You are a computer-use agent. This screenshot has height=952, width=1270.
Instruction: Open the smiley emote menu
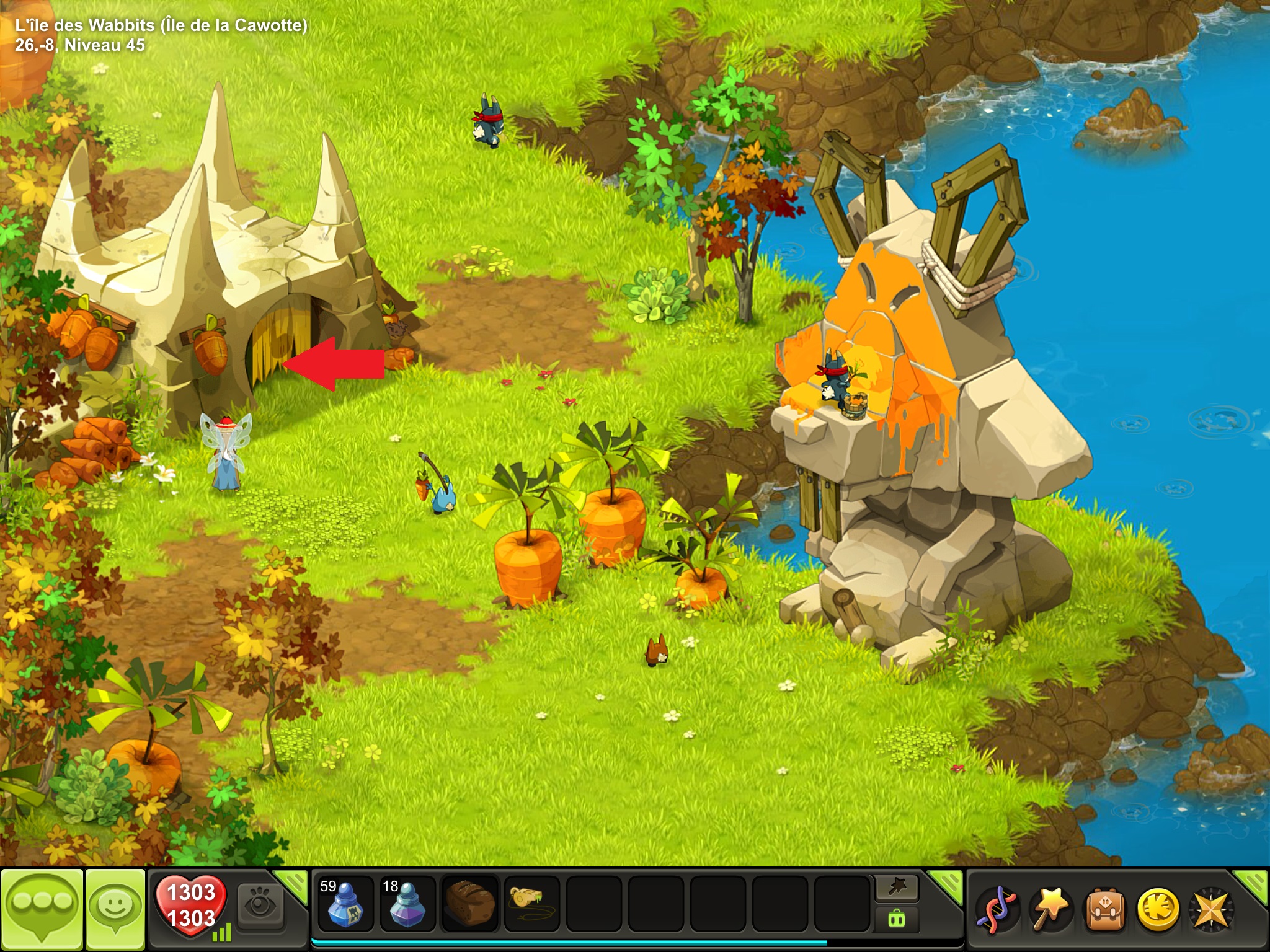[115, 909]
